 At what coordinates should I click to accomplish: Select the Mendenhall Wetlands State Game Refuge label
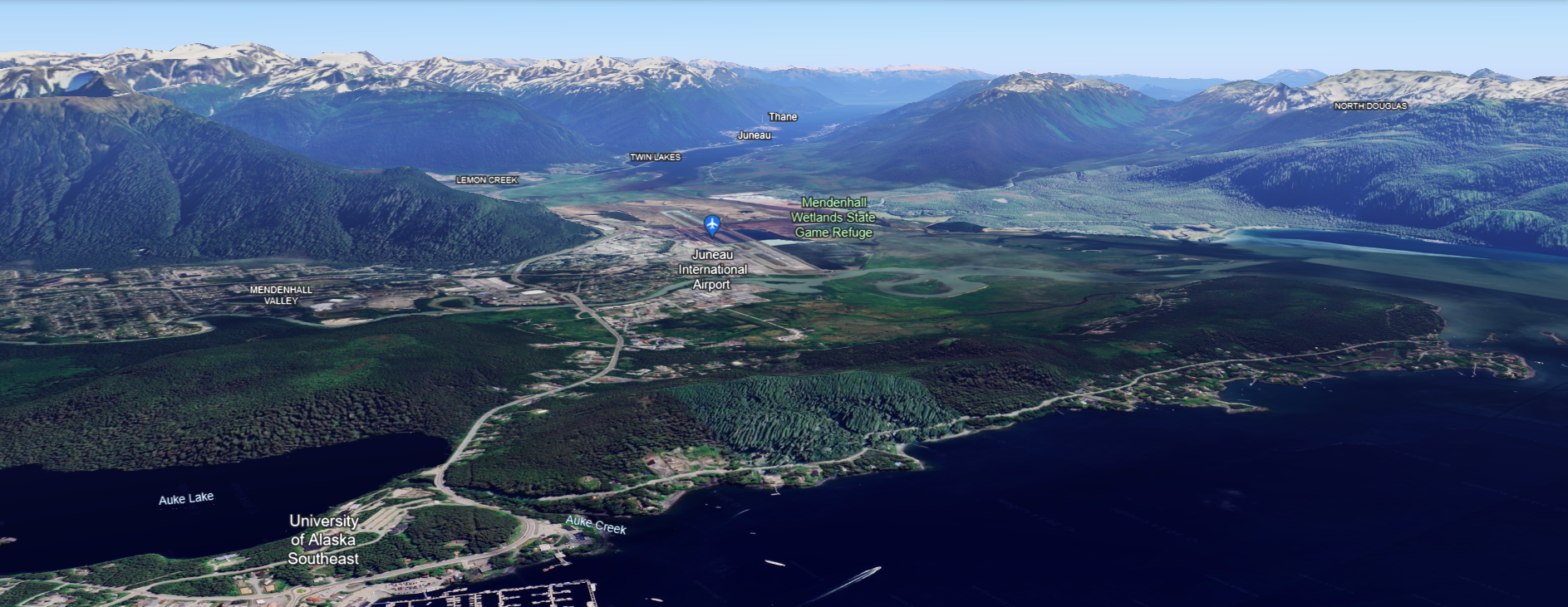pyautogui.click(x=833, y=218)
